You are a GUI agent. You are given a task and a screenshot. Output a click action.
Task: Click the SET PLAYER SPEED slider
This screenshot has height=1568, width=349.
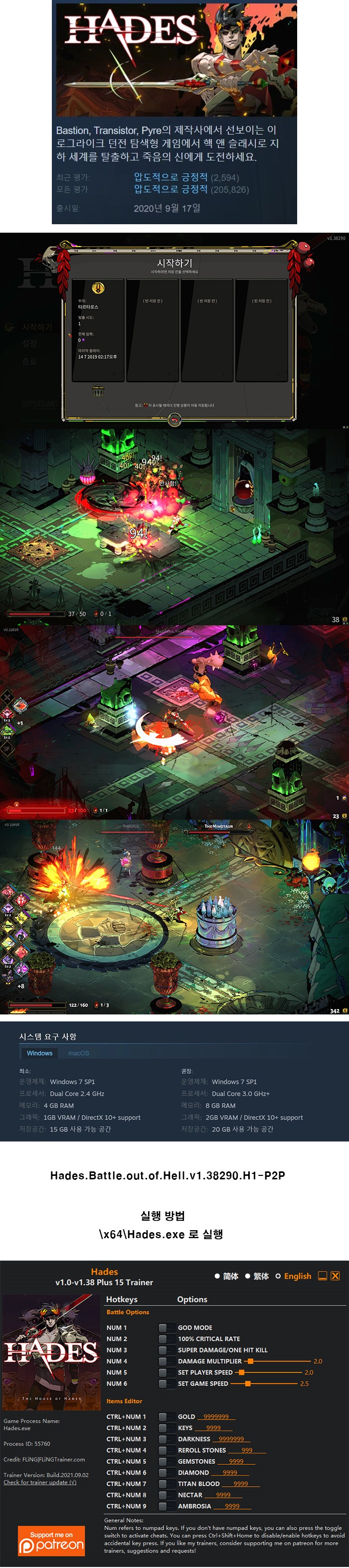point(242,1372)
